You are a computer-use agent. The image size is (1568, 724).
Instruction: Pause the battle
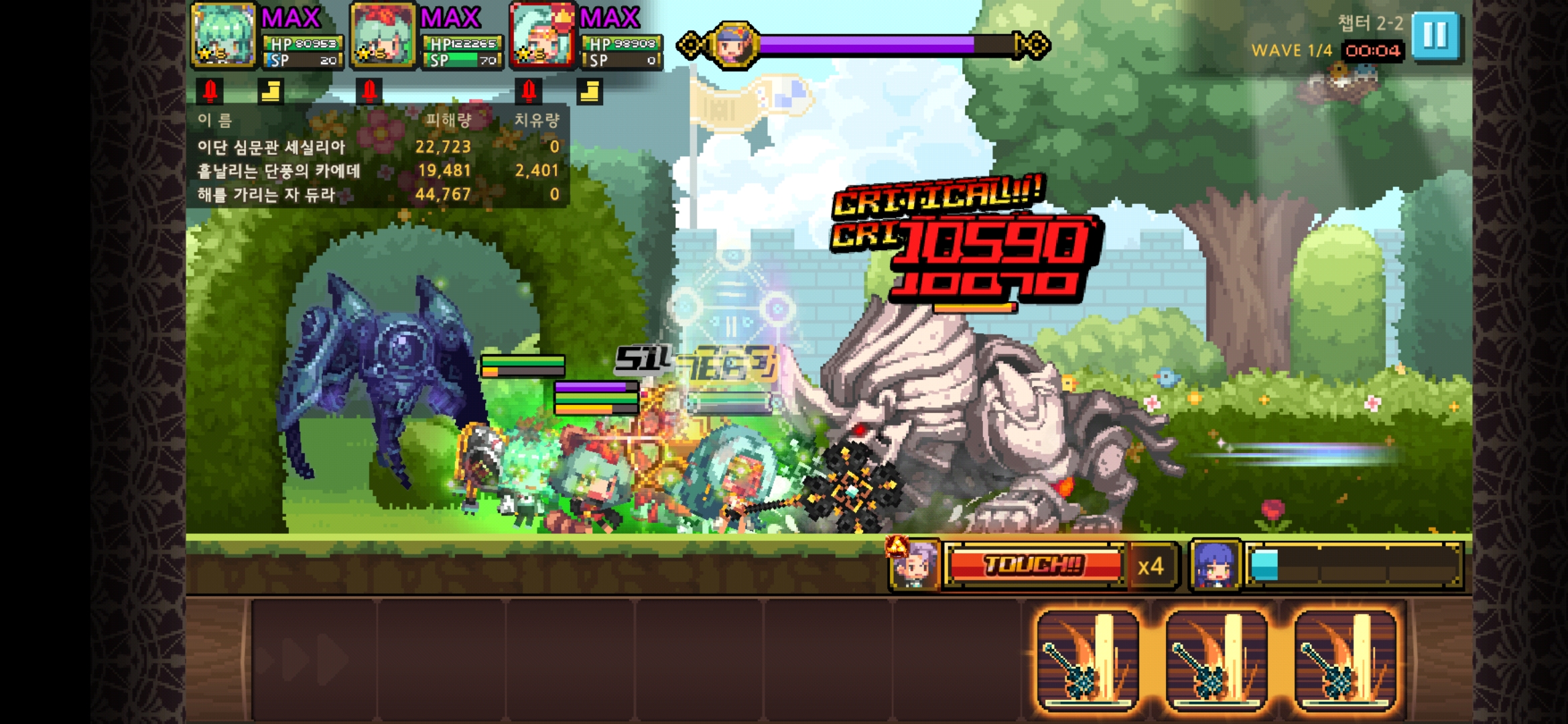(x=1435, y=36)
